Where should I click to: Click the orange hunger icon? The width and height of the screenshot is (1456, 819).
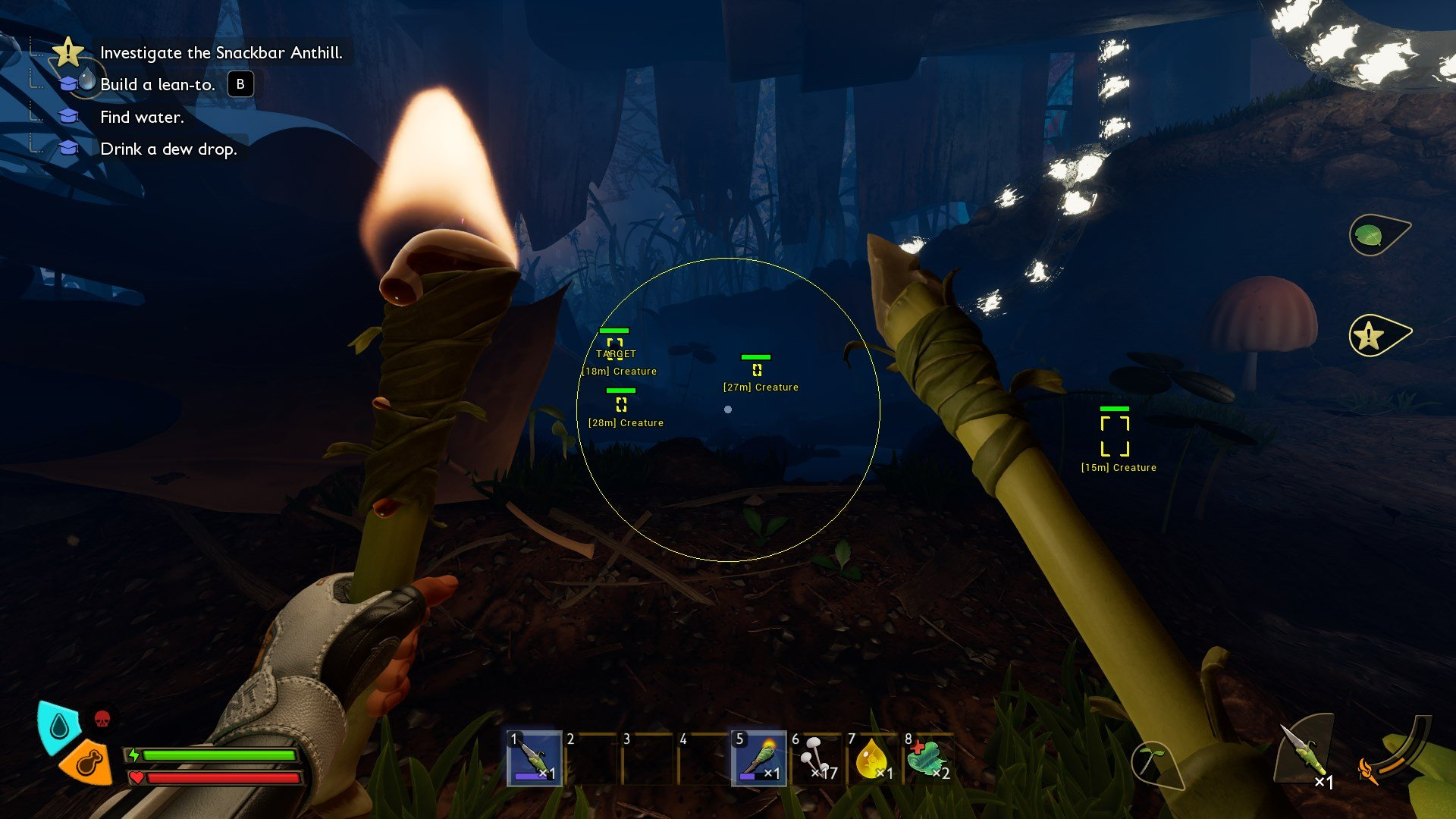(85, 762)
